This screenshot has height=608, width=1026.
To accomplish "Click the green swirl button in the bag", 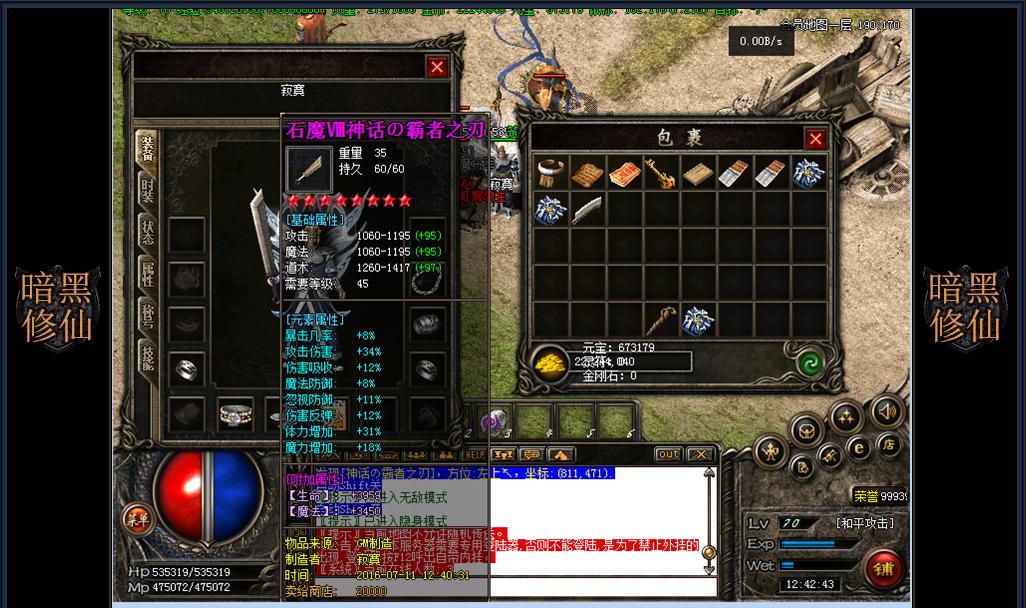I will tap(810, 362).
